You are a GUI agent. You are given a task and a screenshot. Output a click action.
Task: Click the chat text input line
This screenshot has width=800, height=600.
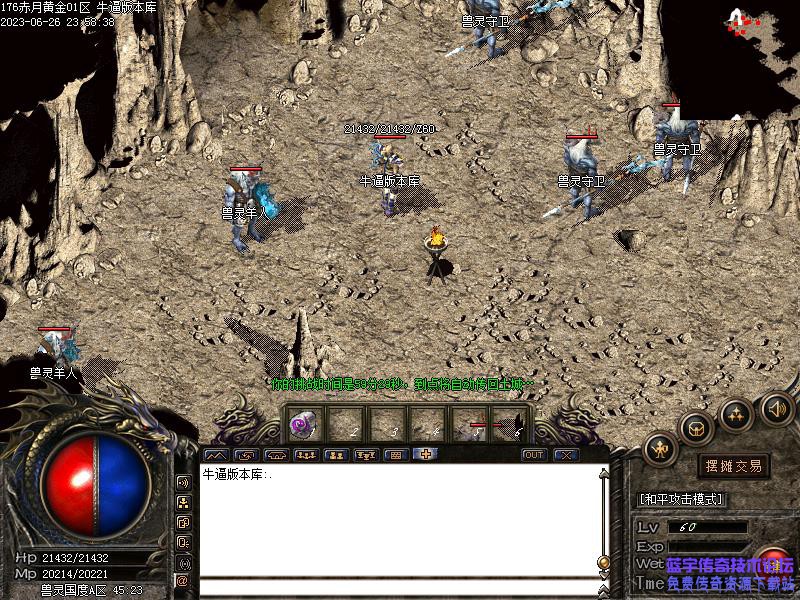pyautogui.click(x=400, y=587)
